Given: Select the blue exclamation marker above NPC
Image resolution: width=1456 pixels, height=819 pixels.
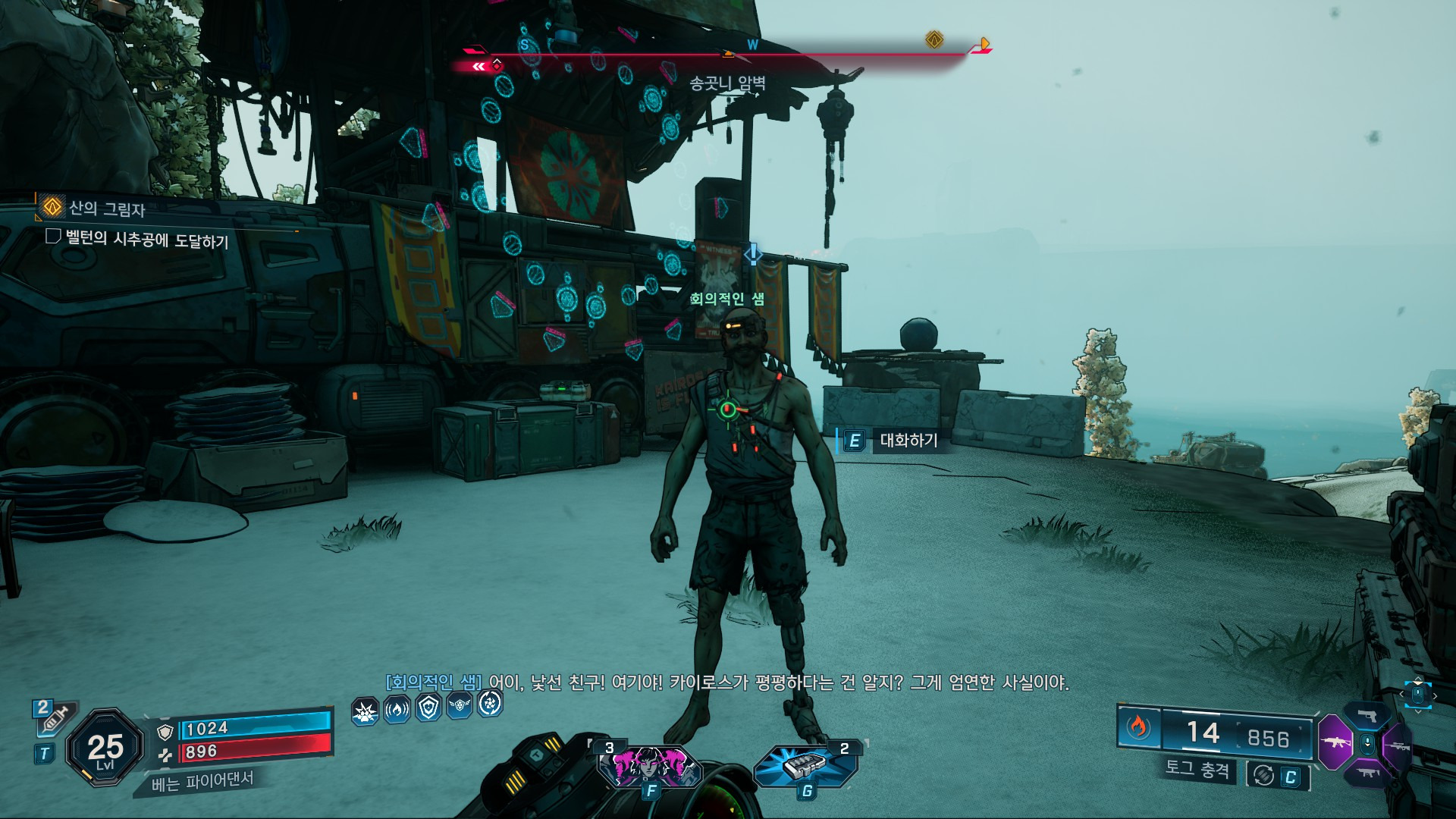Looking at the screenshot, I should click(x=752, y=253).
